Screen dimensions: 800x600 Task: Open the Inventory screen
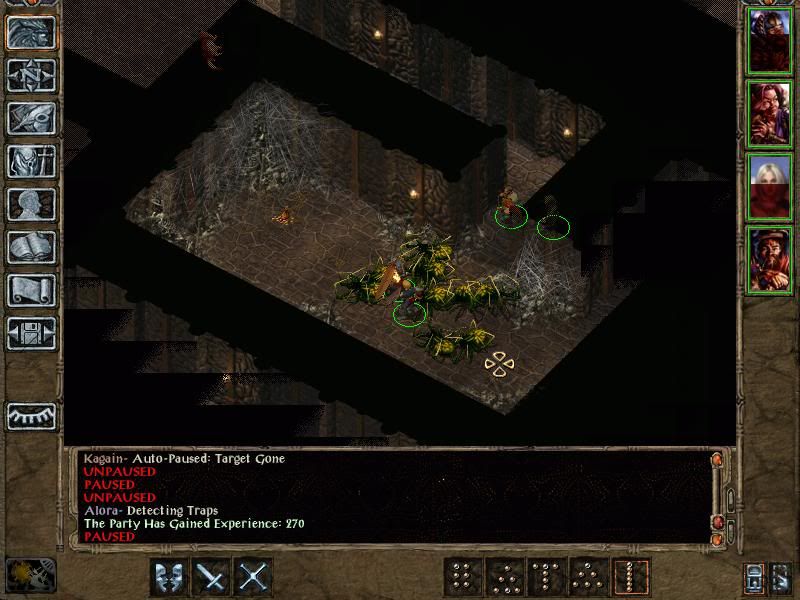click(x=31, y=161)
